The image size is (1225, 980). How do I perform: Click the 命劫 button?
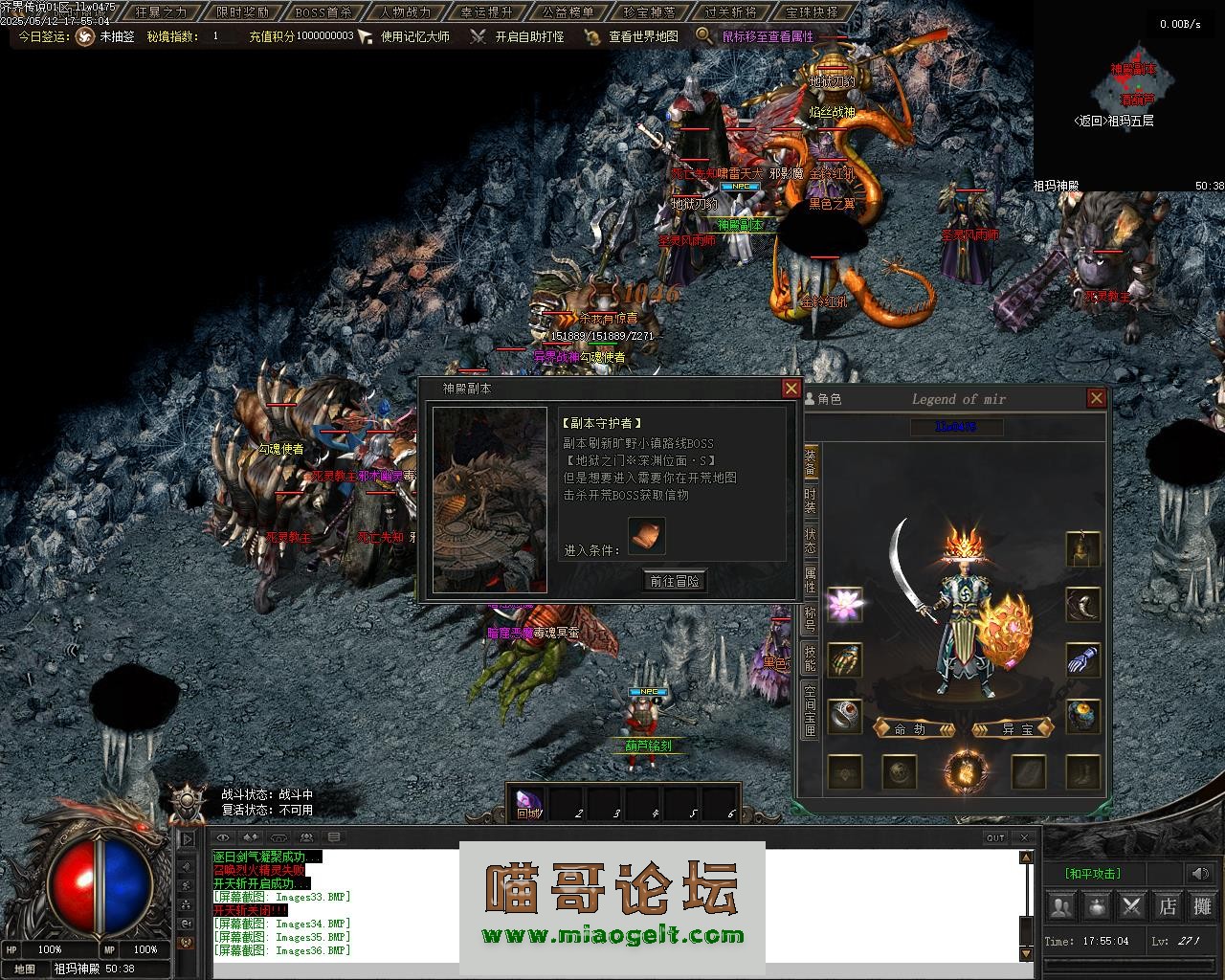915,729
